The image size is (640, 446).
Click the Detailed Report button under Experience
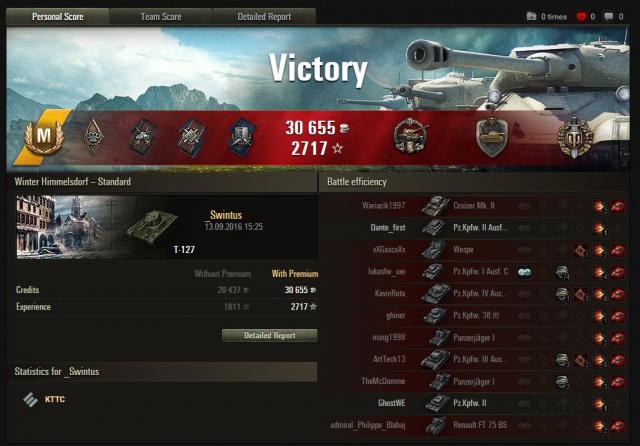(x=269, y=336)
